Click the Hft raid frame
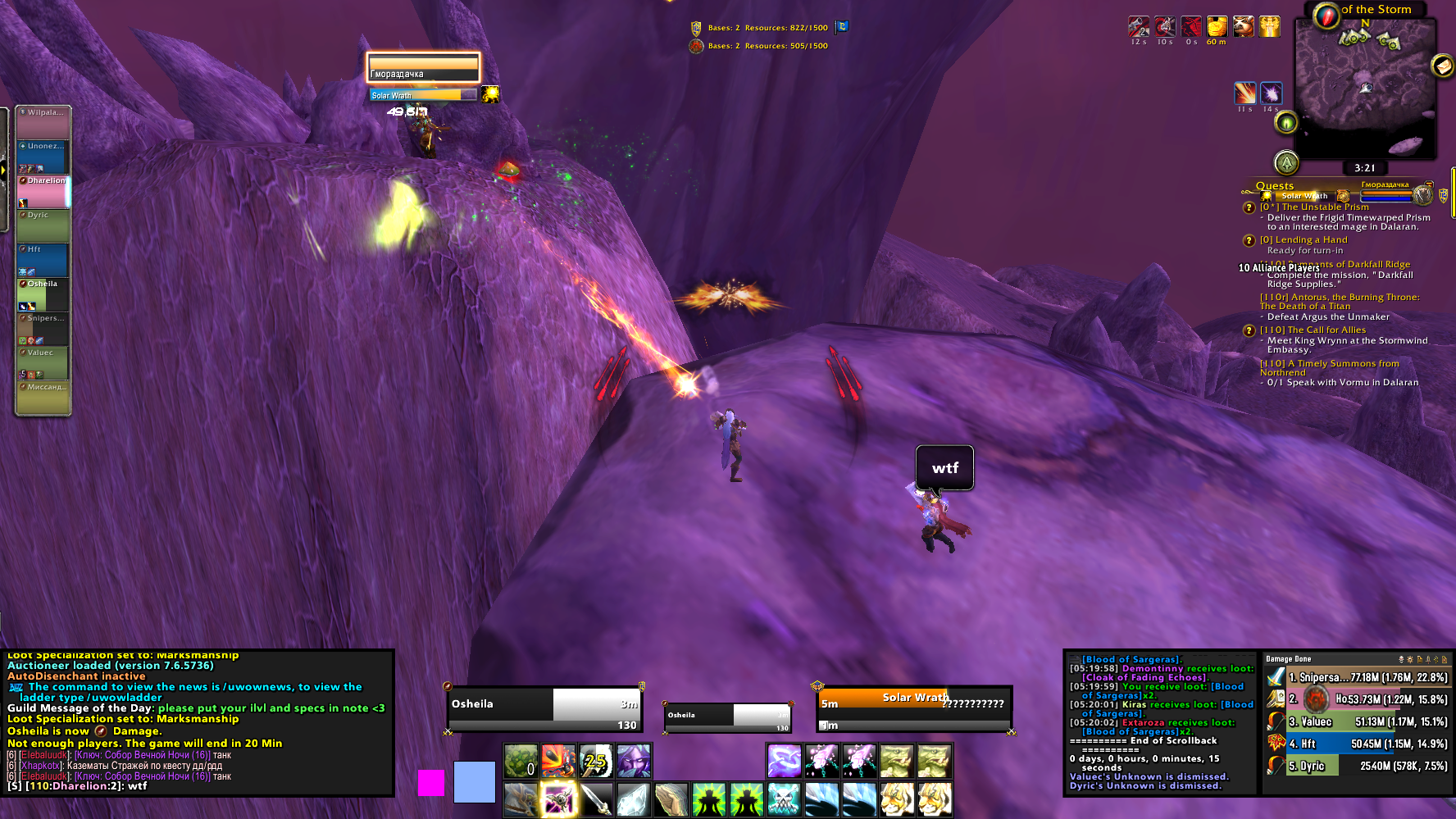Viewport: 1456px width, 819px height. point(43,260)
